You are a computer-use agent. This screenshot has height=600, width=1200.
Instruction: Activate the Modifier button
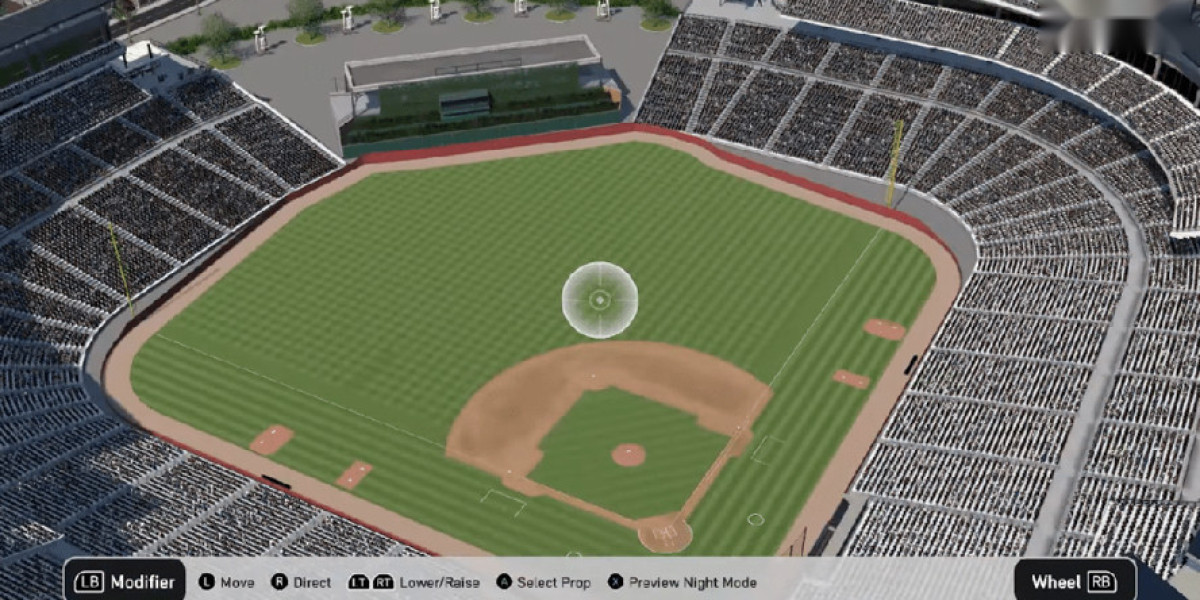coord(125,582)
